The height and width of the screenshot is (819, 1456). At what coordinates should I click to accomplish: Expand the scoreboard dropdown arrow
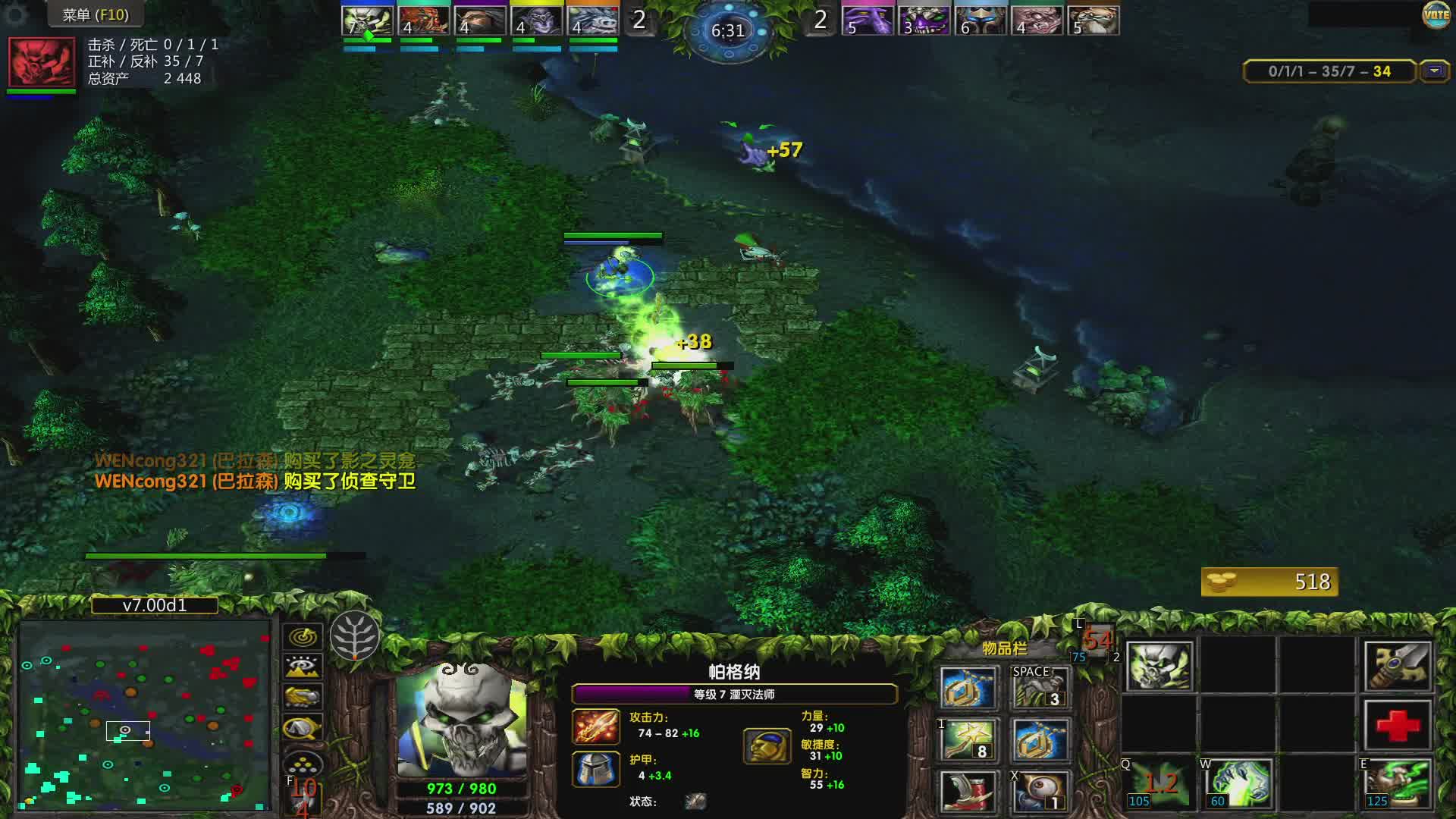1434,71
